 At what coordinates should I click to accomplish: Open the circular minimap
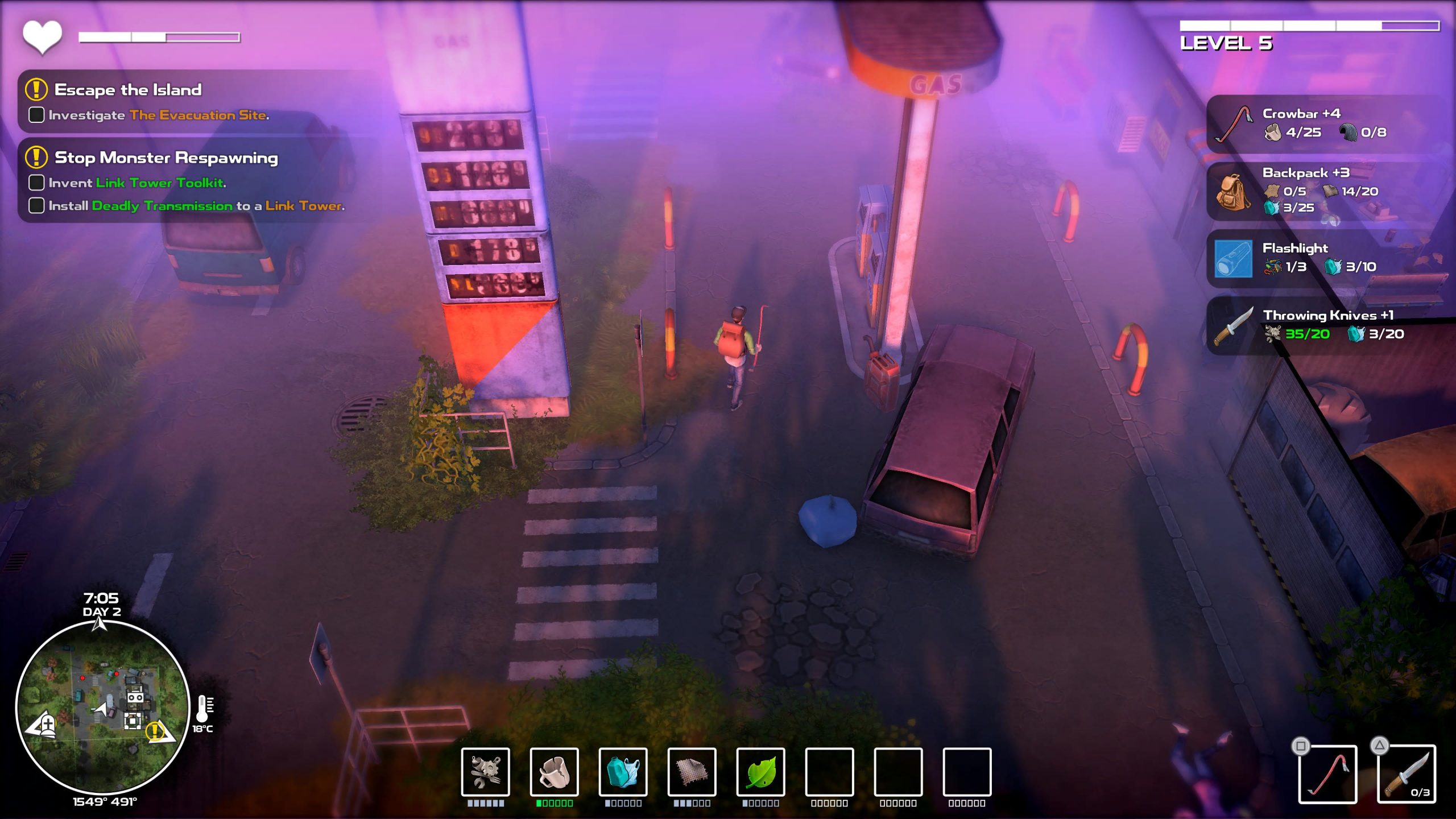pos(102,707)
